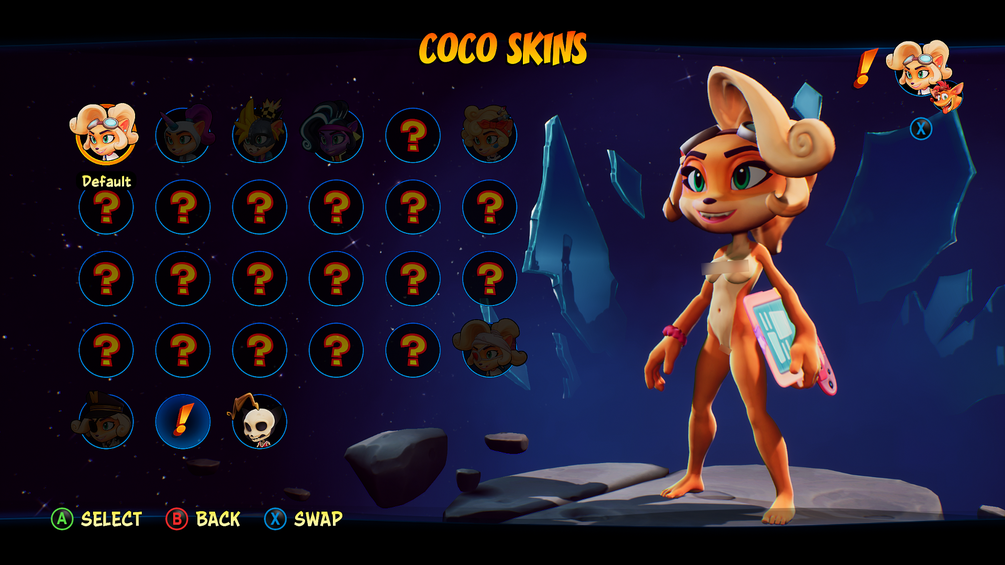Choose the red bandana Coco skin
Screen dimensions: 1005x565
pos(489,135)
